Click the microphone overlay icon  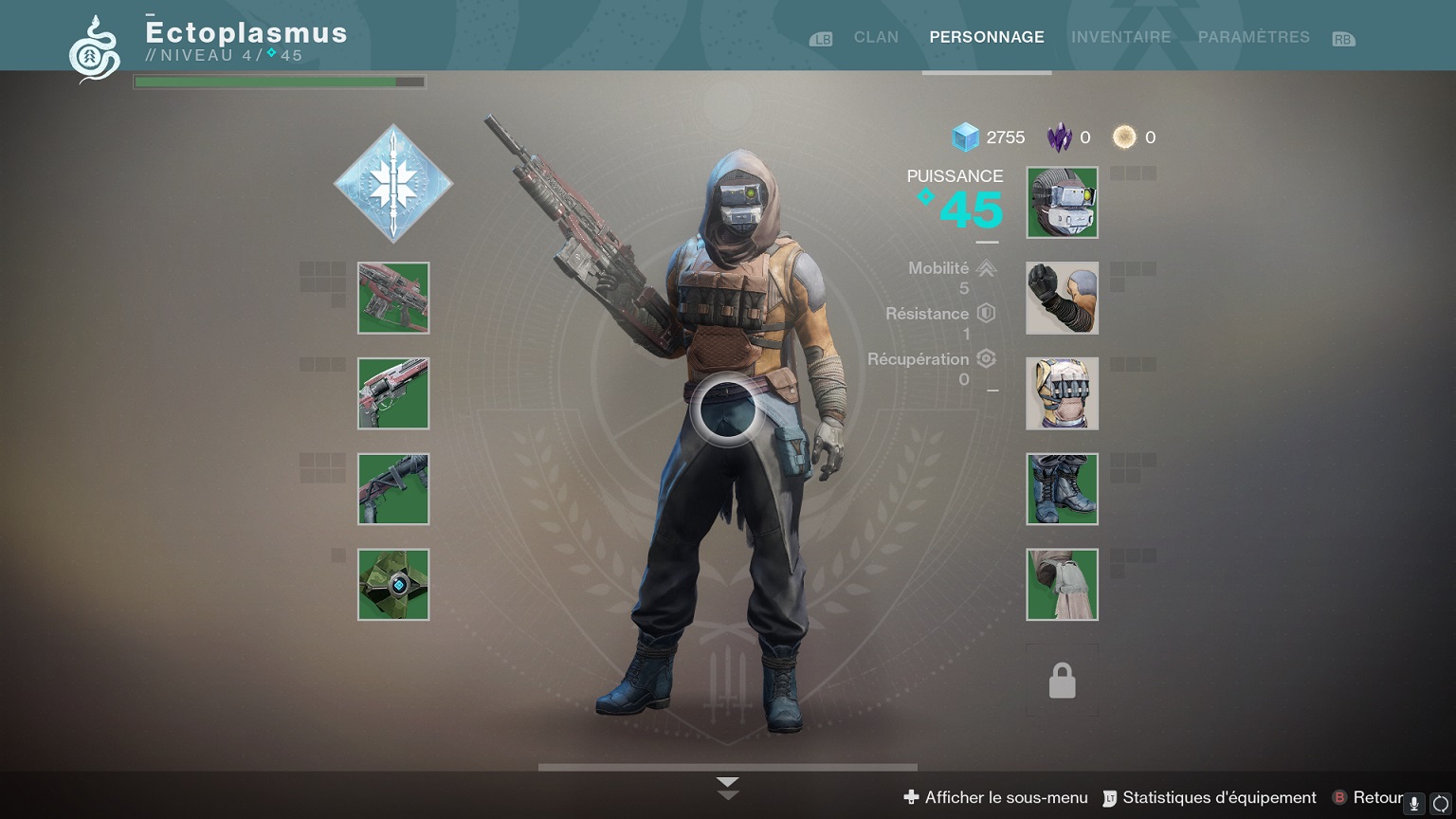click(x=1413, y=804)
